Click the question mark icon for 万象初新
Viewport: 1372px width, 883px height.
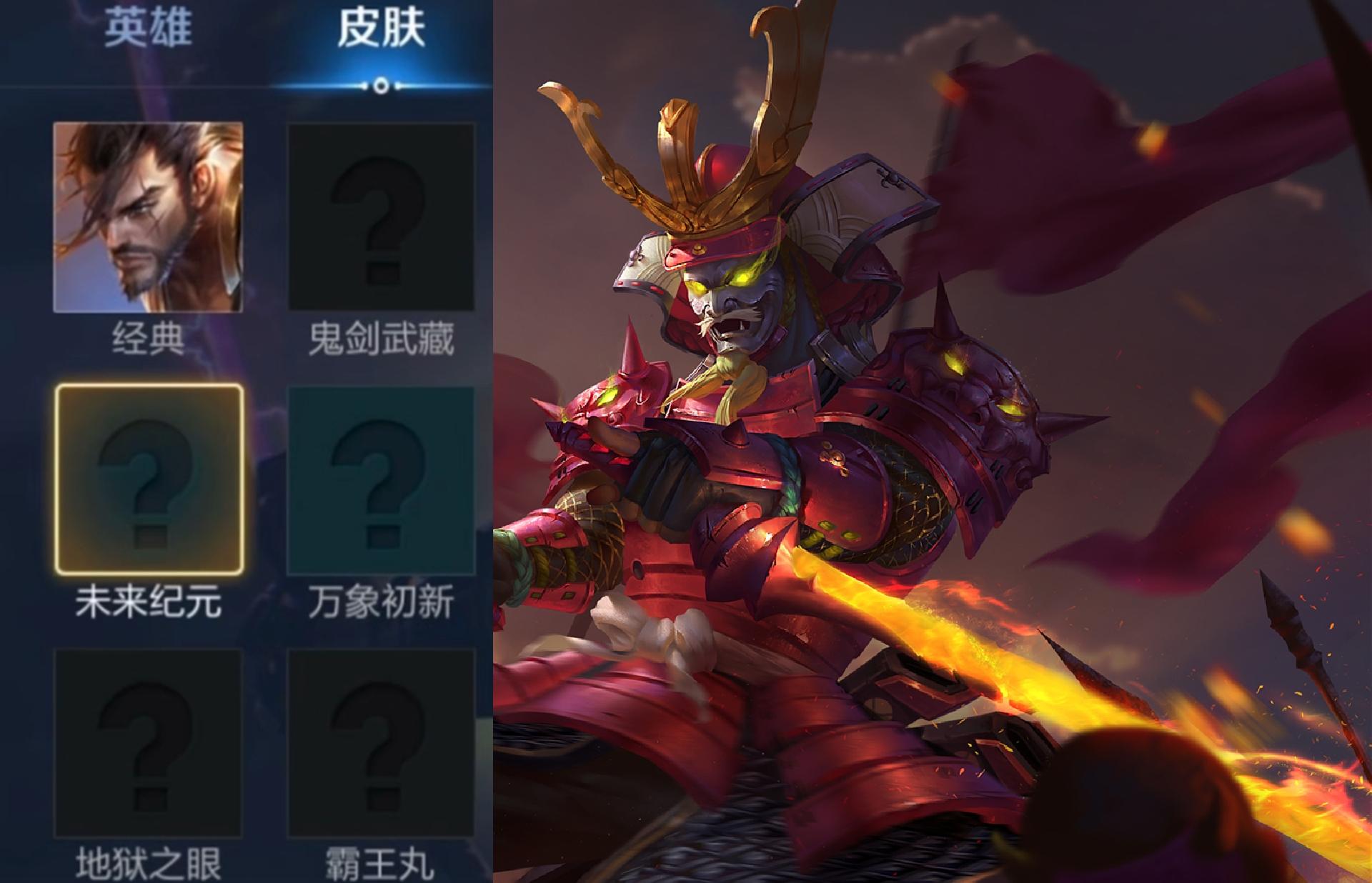[x=382, y=479]
